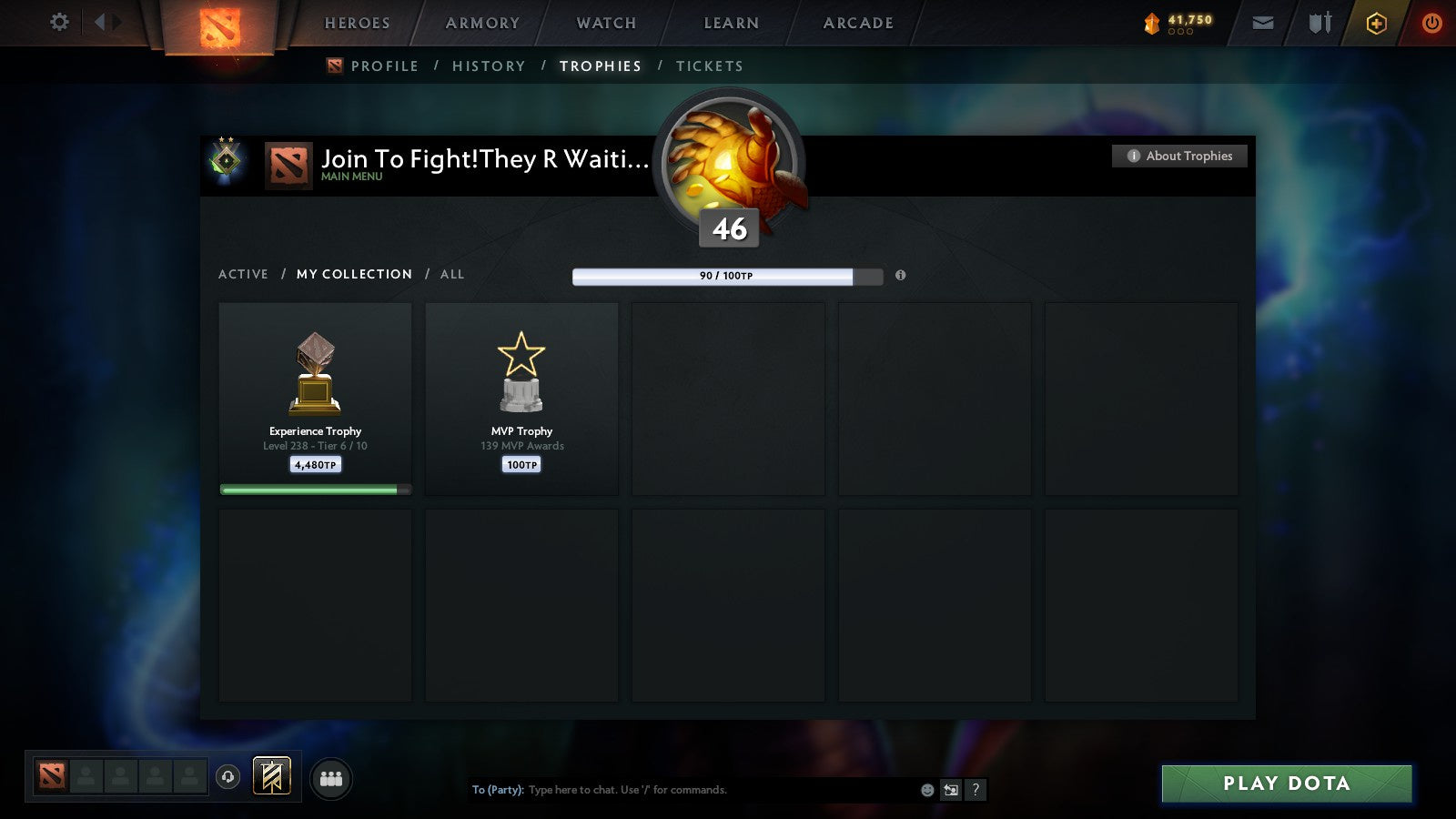Click the help question mark near chat box

click(x=975, y=790)
